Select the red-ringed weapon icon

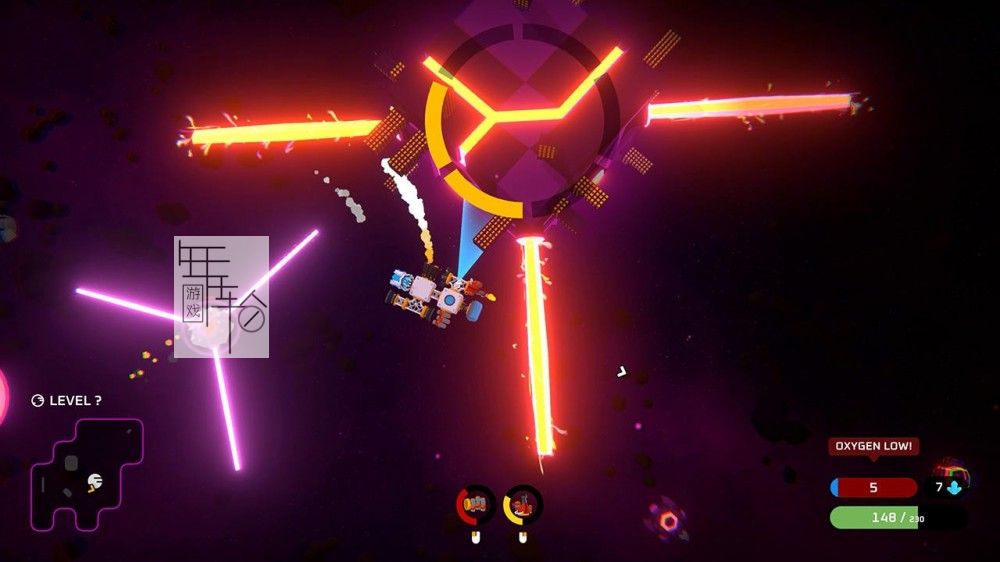[x=476, y=504]
